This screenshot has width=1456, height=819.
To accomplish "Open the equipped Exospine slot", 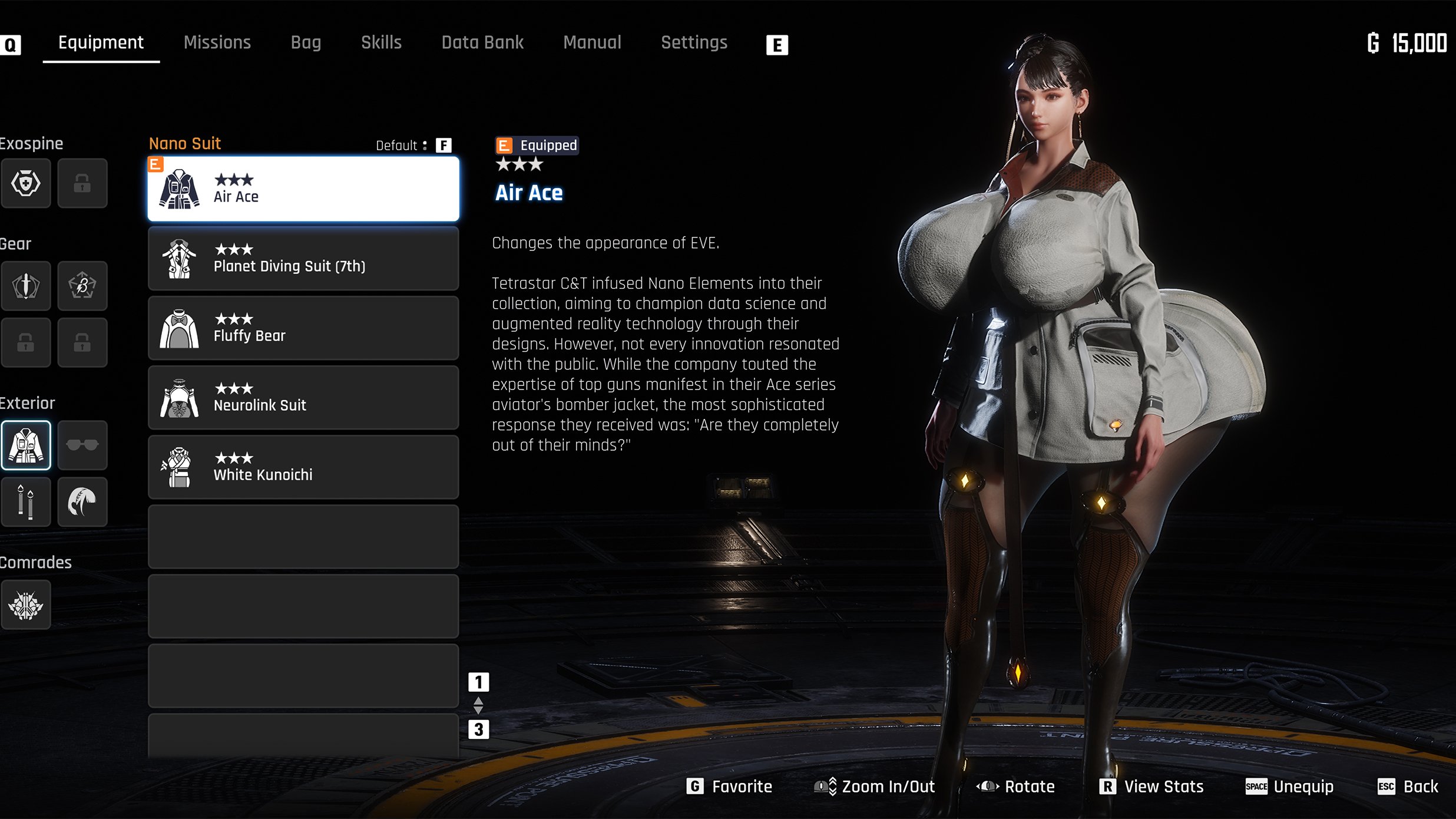I will pyautogui.click(x=26, y=183).
